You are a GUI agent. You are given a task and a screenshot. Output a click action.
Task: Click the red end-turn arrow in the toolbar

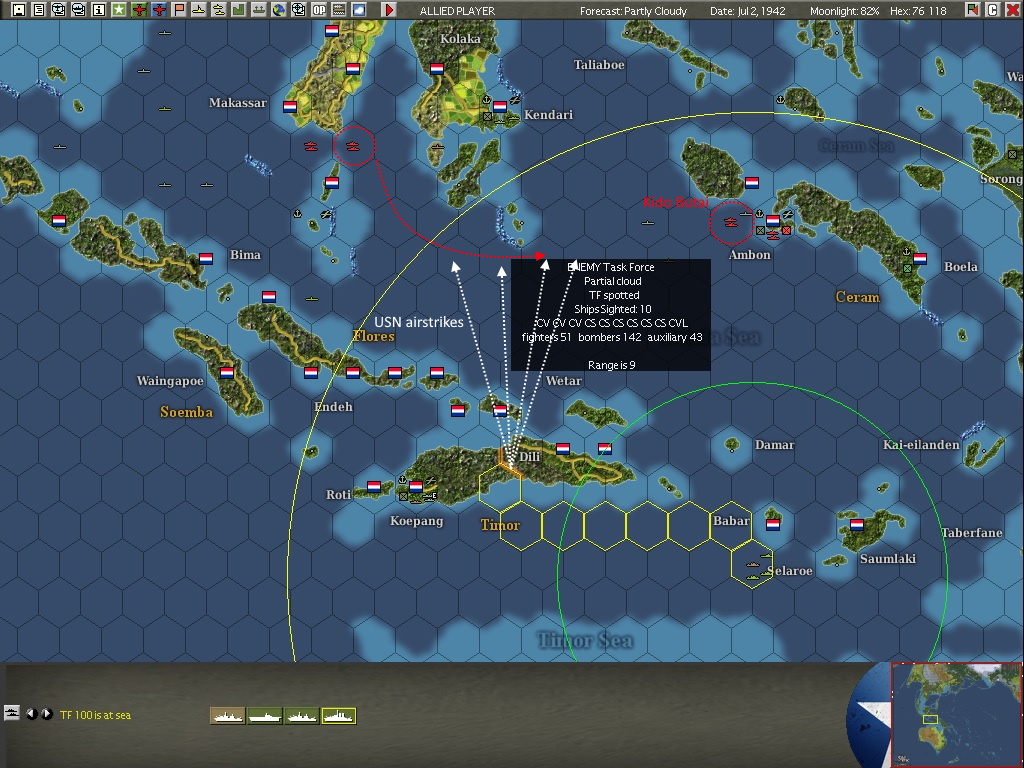coord(390,10)
